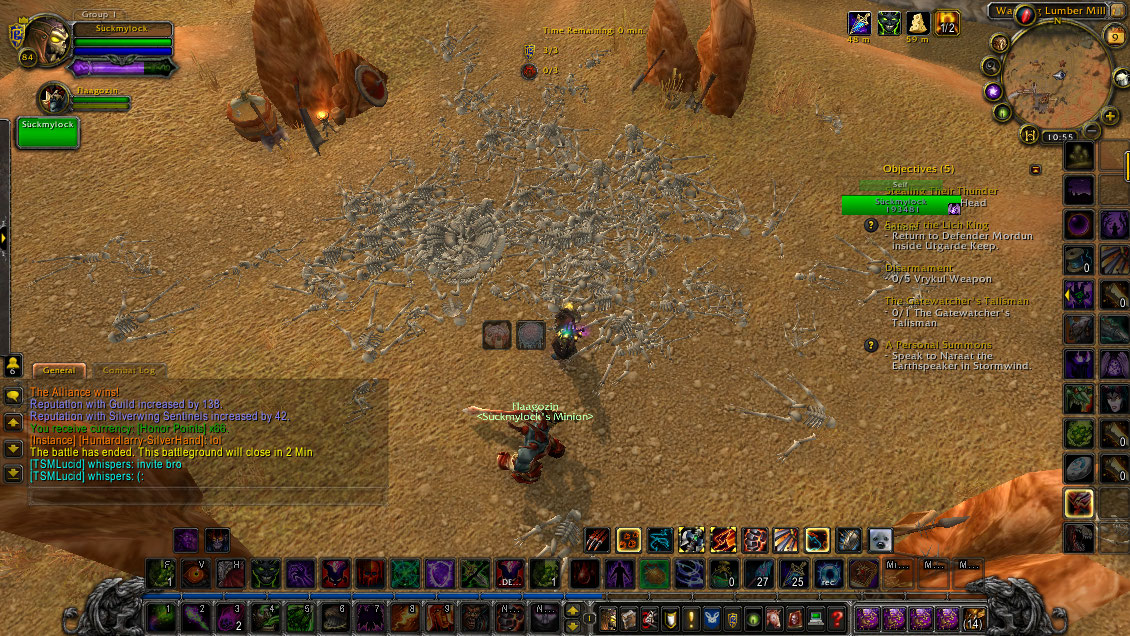
Task: Jump chat to the bottom
Action: (14, 471)
